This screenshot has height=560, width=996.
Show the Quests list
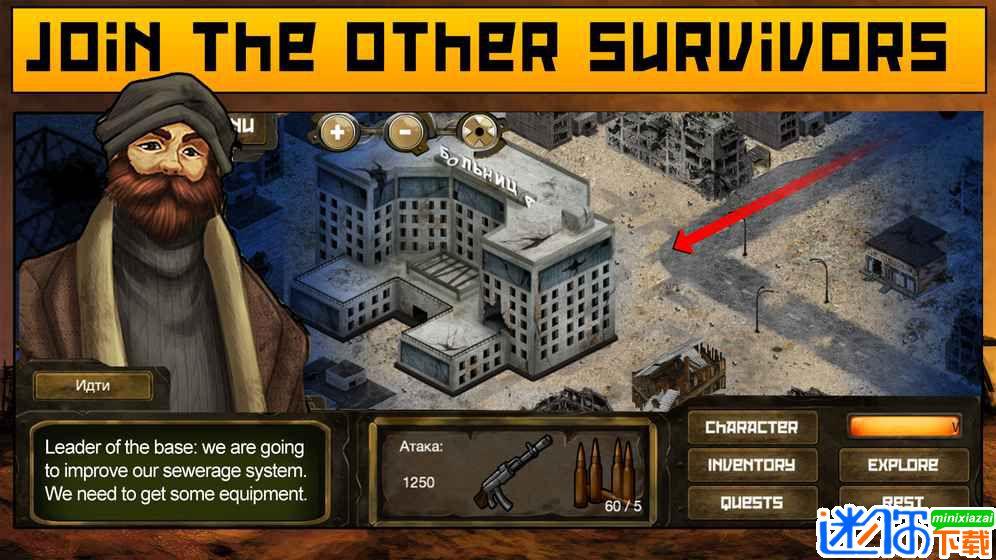[752, 502]
